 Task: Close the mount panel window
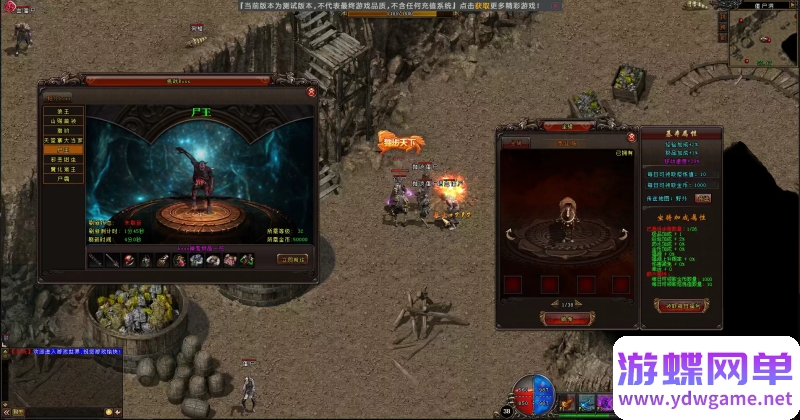631,137
